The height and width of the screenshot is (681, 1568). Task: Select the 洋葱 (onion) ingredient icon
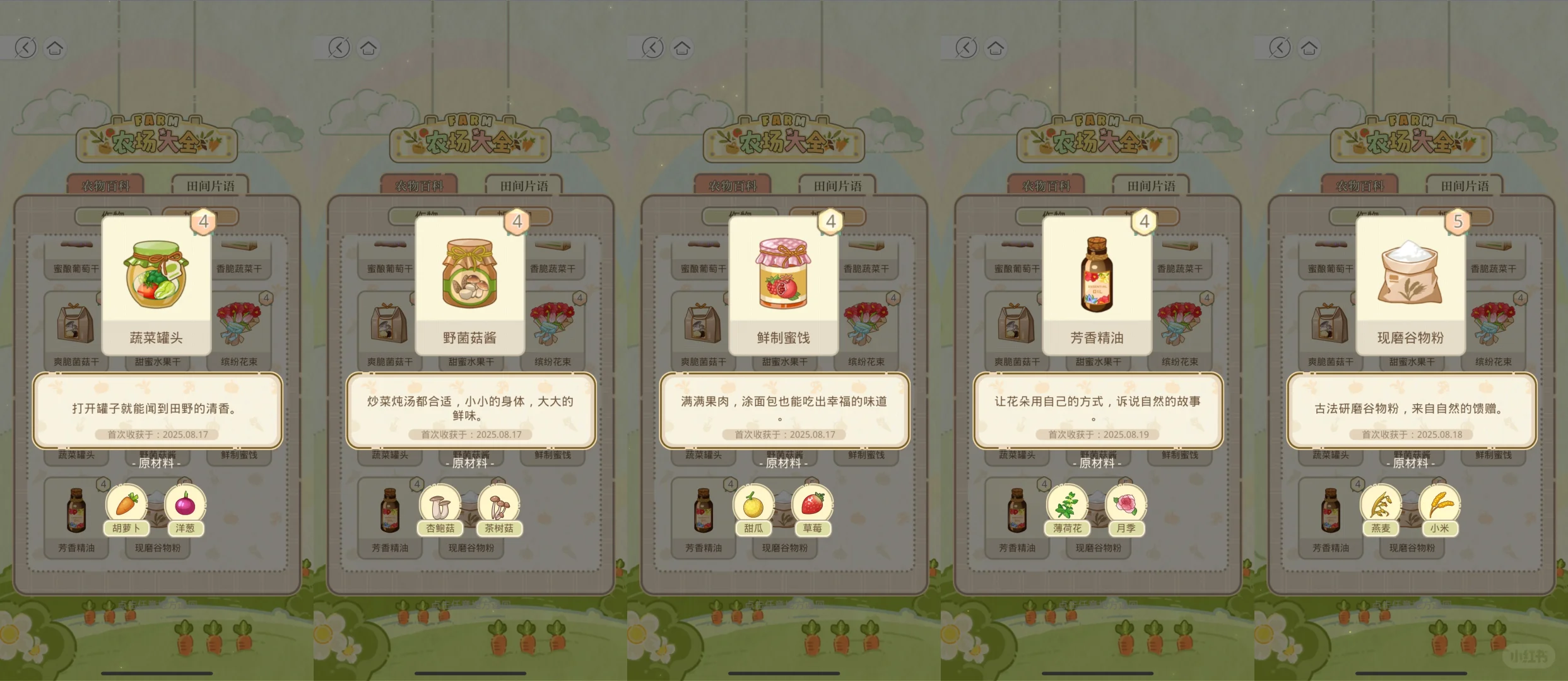[x=184, y=503]
